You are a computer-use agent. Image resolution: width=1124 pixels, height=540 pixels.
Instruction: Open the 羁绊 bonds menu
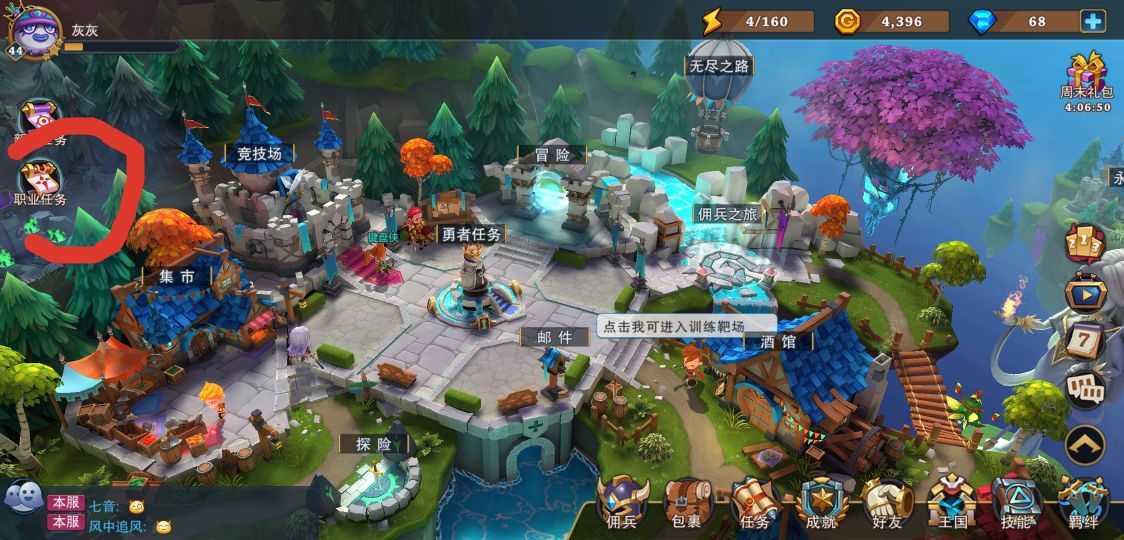click(x=1083, y=500)
